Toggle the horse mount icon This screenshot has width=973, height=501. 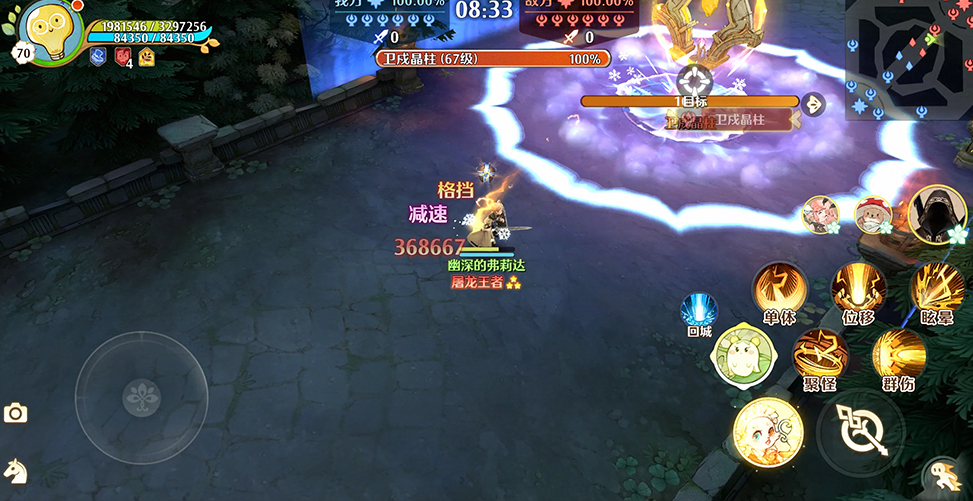(x=15, y=470)
